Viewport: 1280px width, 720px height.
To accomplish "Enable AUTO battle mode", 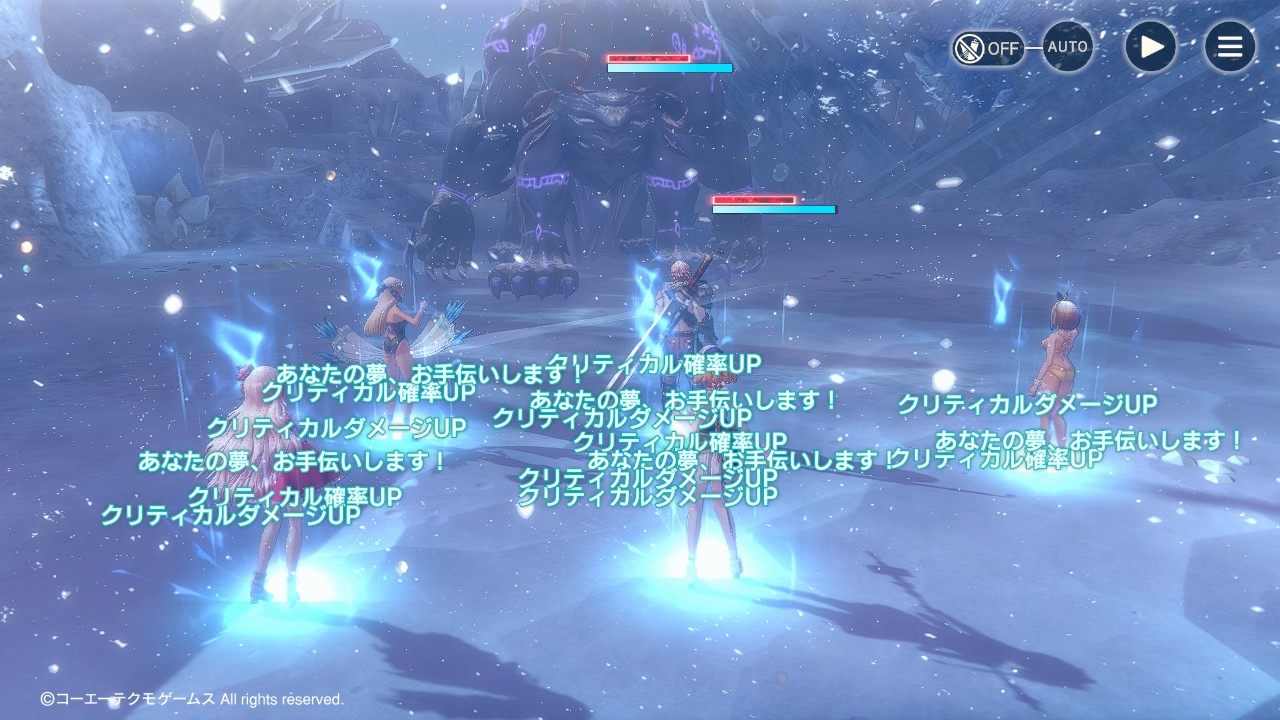I will [x=1067, y=47].
